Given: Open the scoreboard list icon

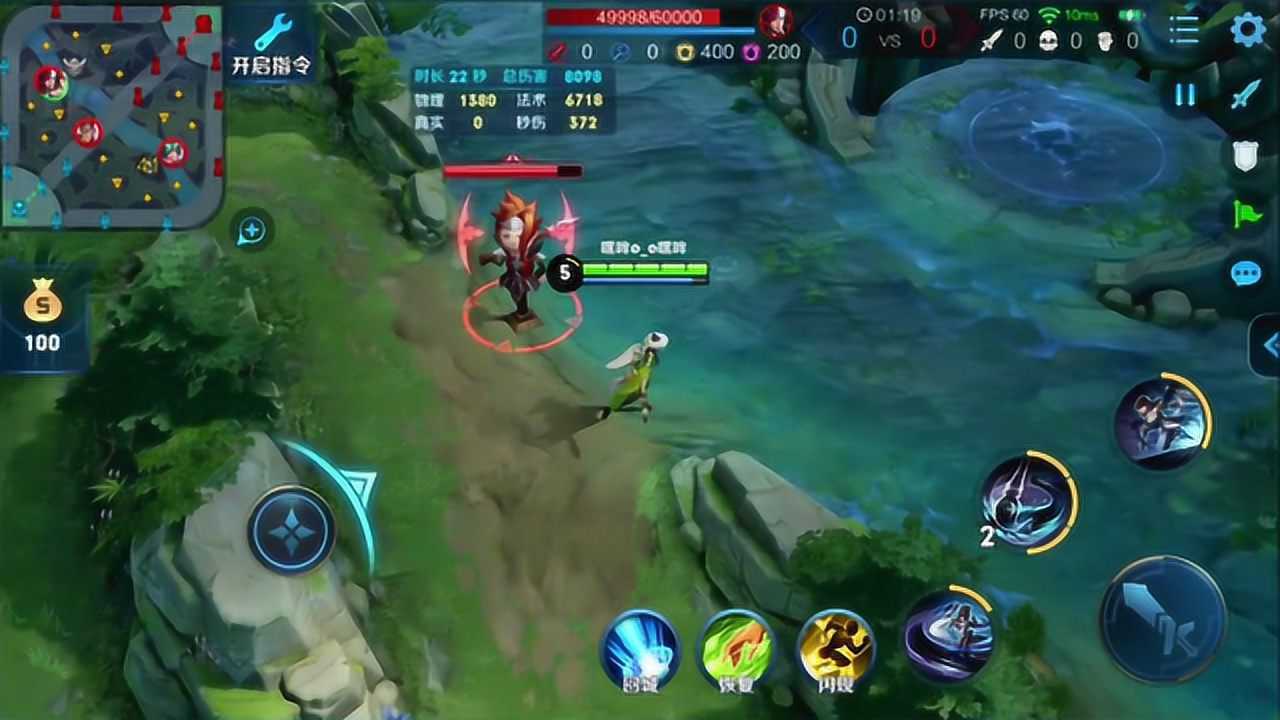Looking at the screenshot, I should (x=1184, y=30).
